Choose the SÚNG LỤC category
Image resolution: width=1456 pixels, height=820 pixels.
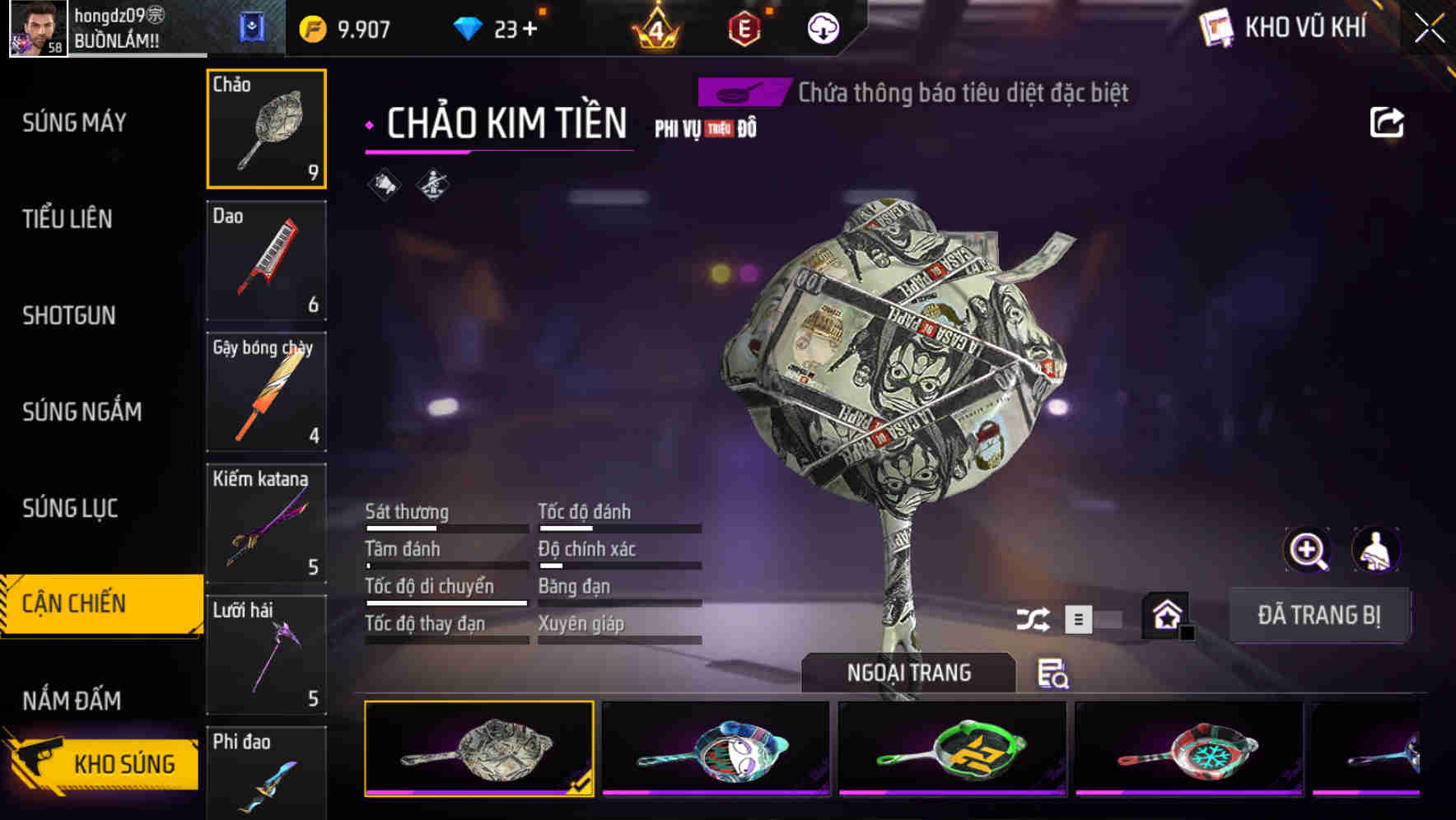click(70, 508)
